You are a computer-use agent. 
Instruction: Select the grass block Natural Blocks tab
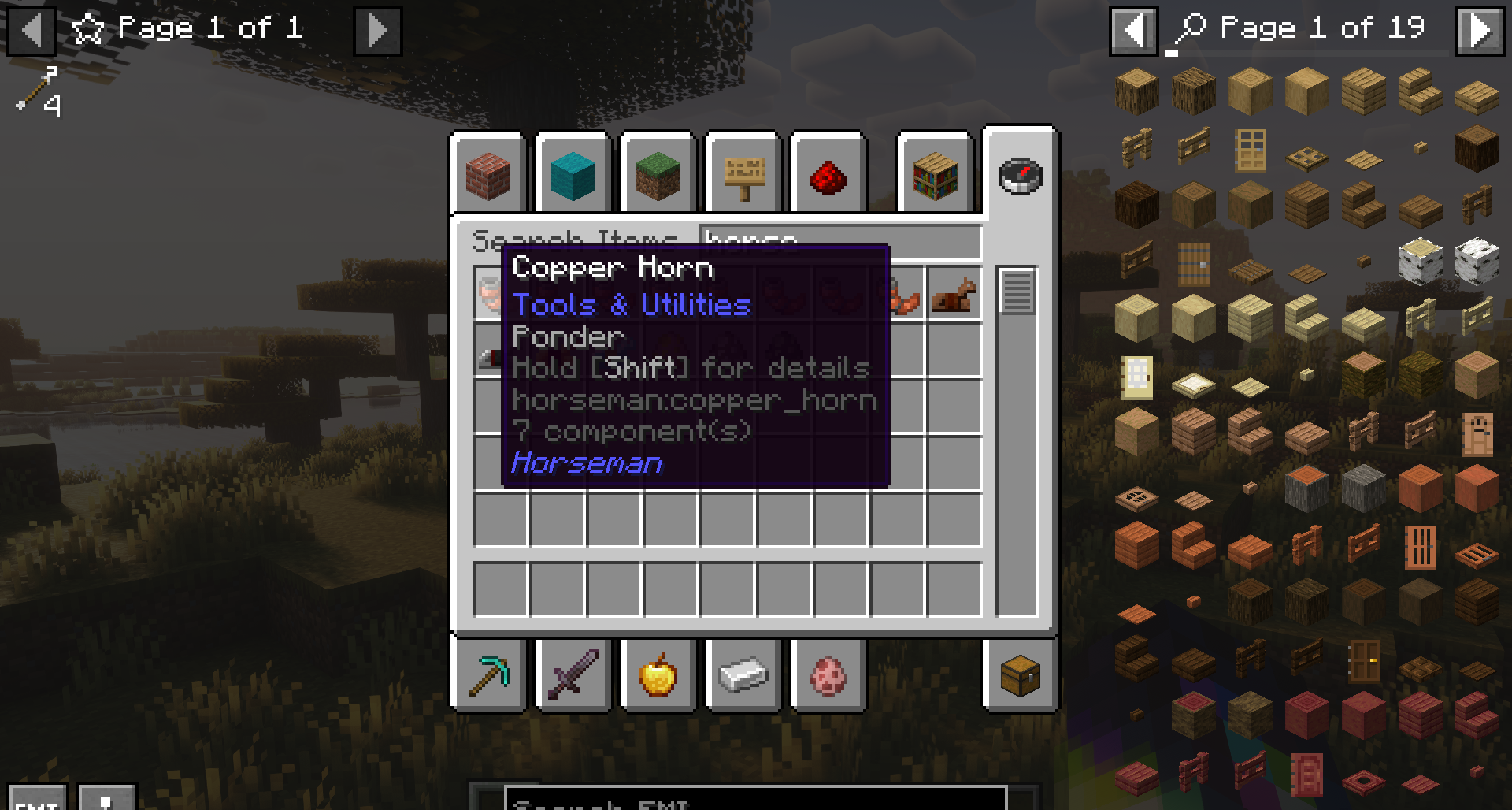pyautogui.click(x=658, y=176)
